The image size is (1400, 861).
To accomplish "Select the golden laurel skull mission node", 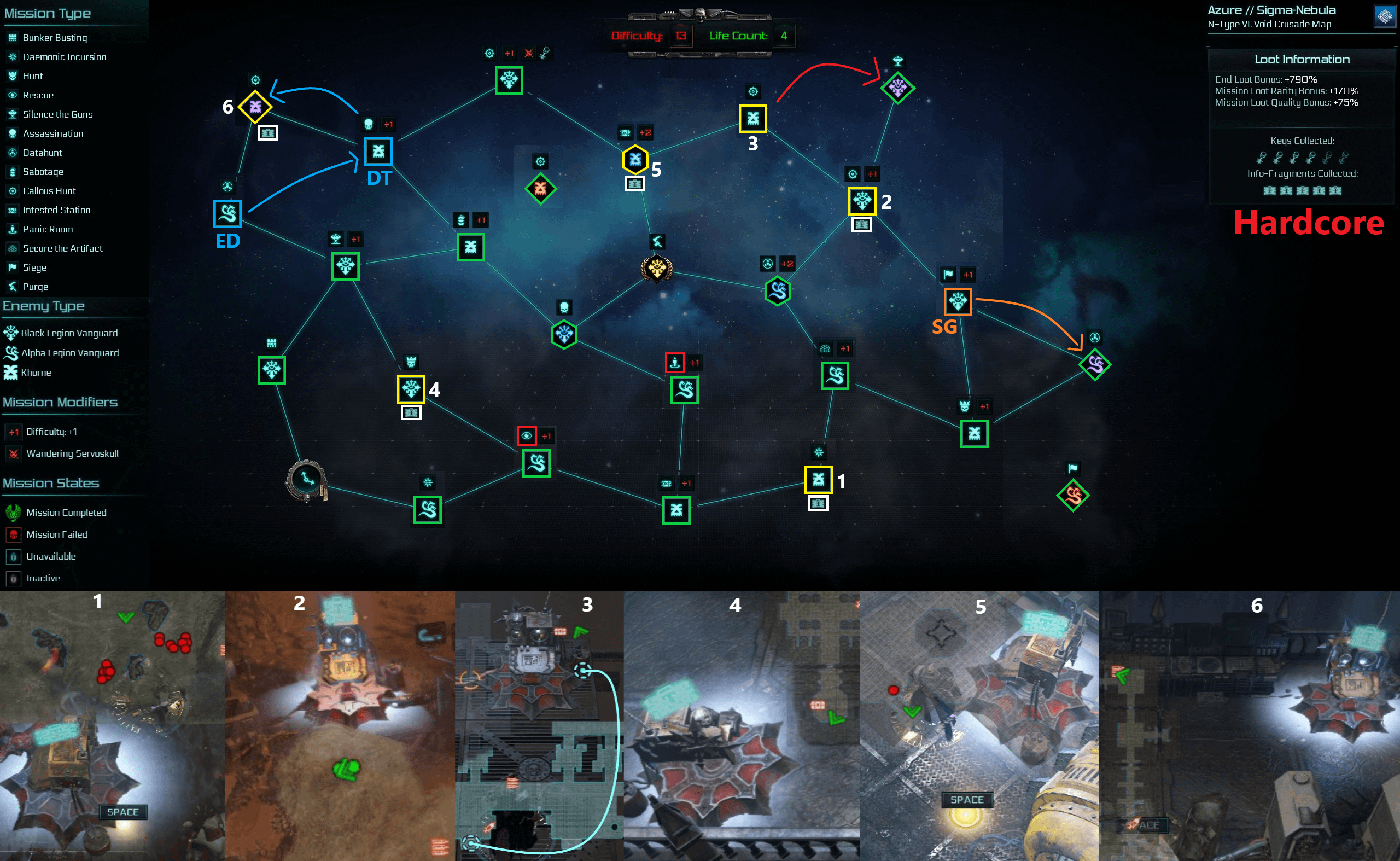I will pyautogui.click(x=656, y=268).
